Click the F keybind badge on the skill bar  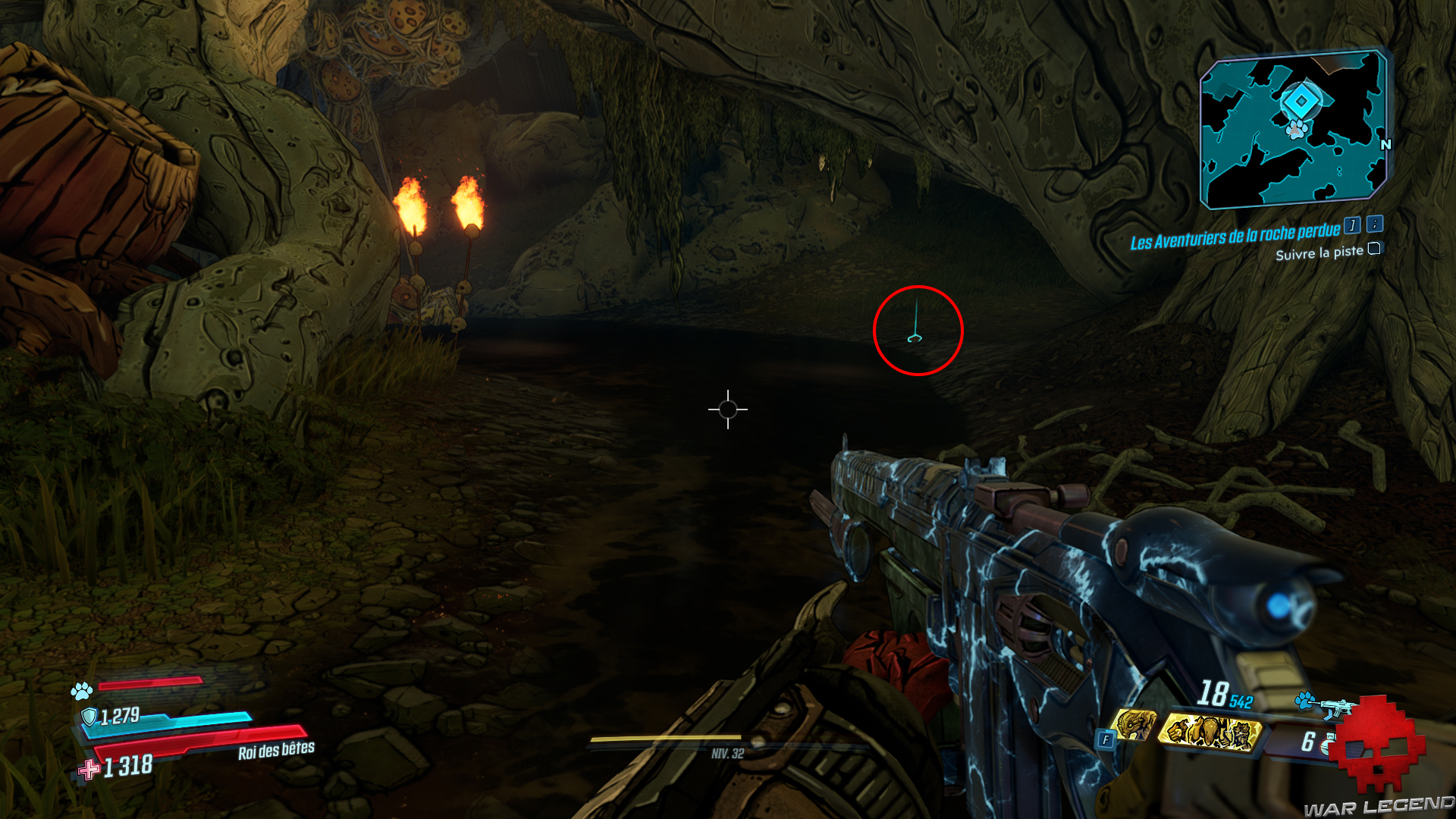coord(1105,739)
